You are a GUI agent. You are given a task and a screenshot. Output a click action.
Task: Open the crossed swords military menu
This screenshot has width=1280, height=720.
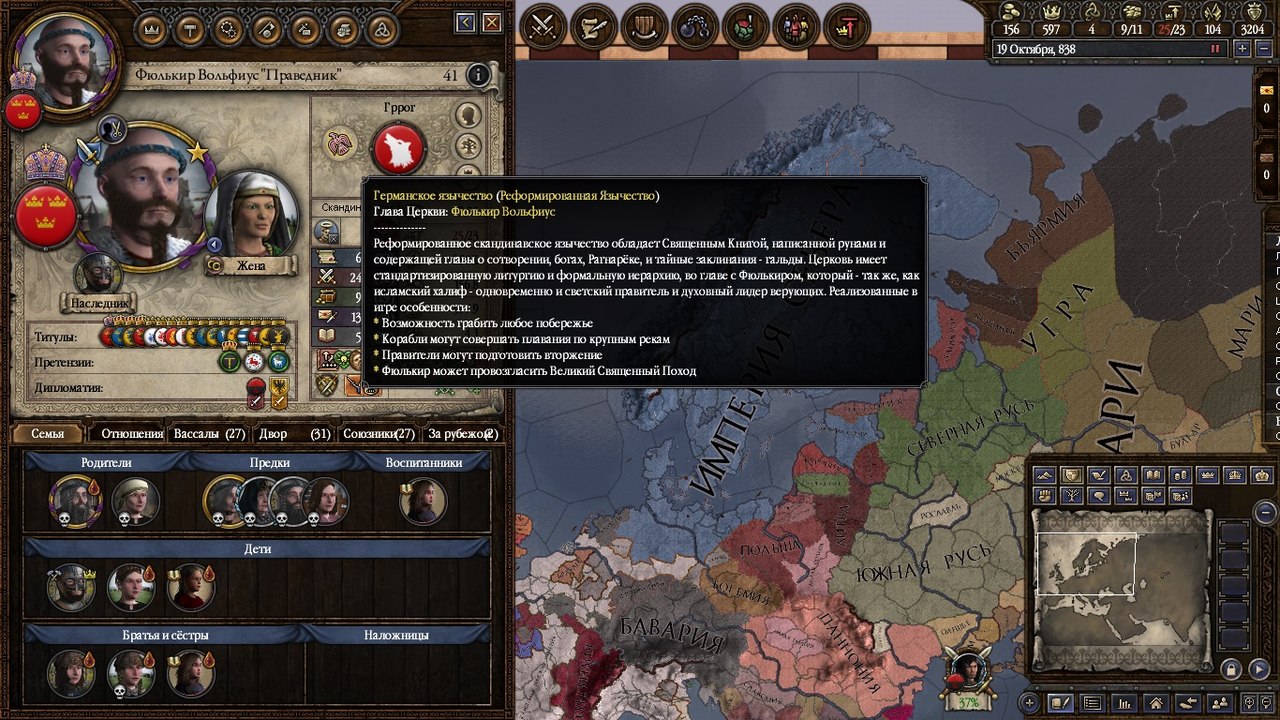(x=544, y=26)
